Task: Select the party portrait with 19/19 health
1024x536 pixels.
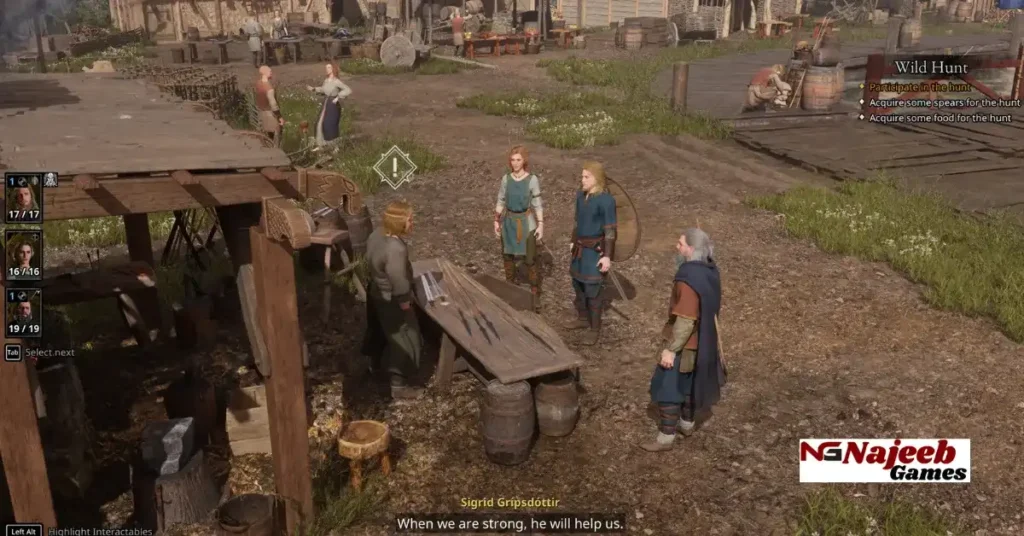Action: tap(23, 312)
